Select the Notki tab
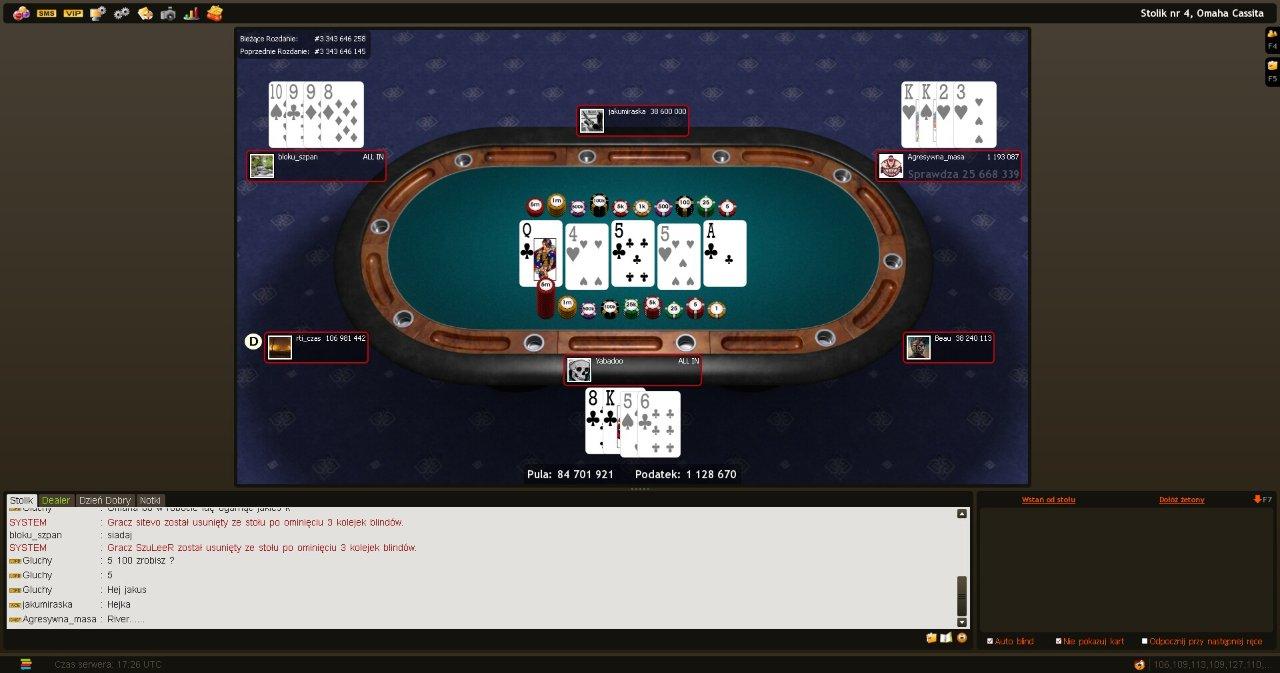The height and width of the screenshot is (673, 1280). (x=150, y=500)
